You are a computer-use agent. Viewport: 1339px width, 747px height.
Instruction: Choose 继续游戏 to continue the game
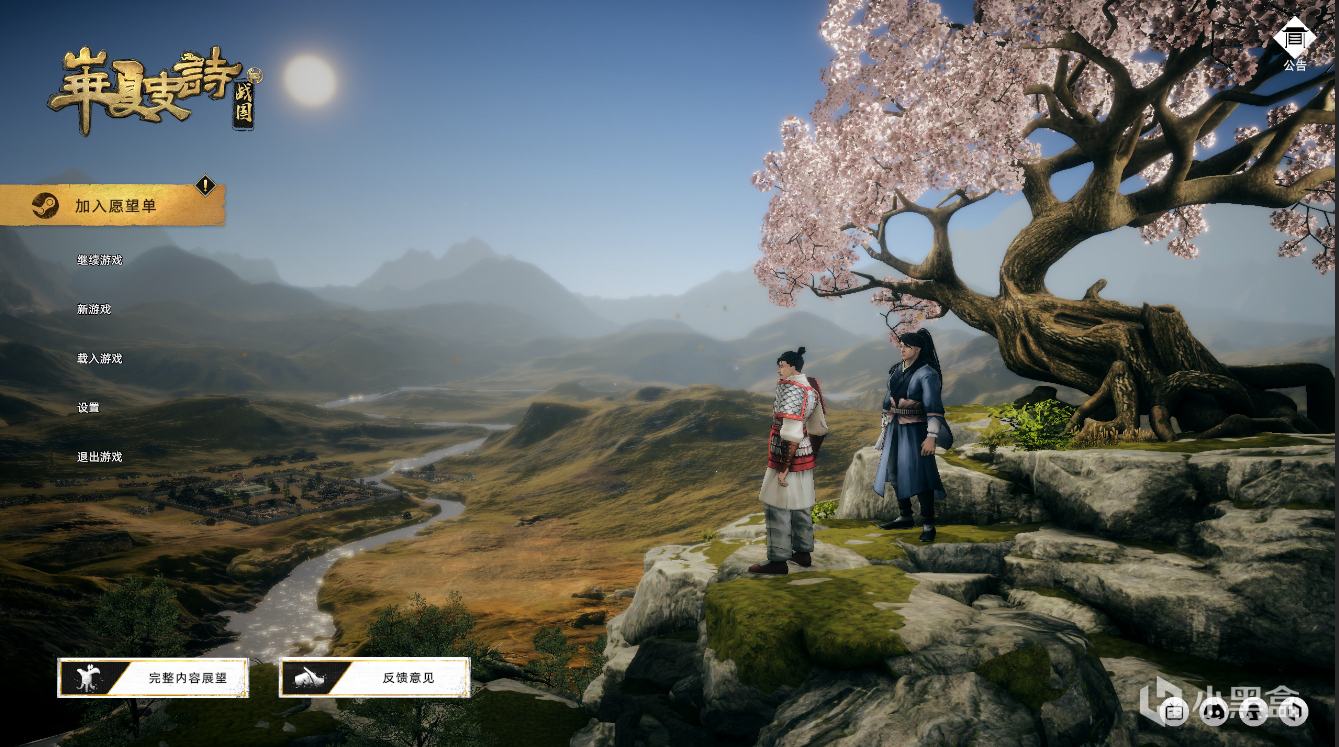pyautogui.click(x=99, y=260)
